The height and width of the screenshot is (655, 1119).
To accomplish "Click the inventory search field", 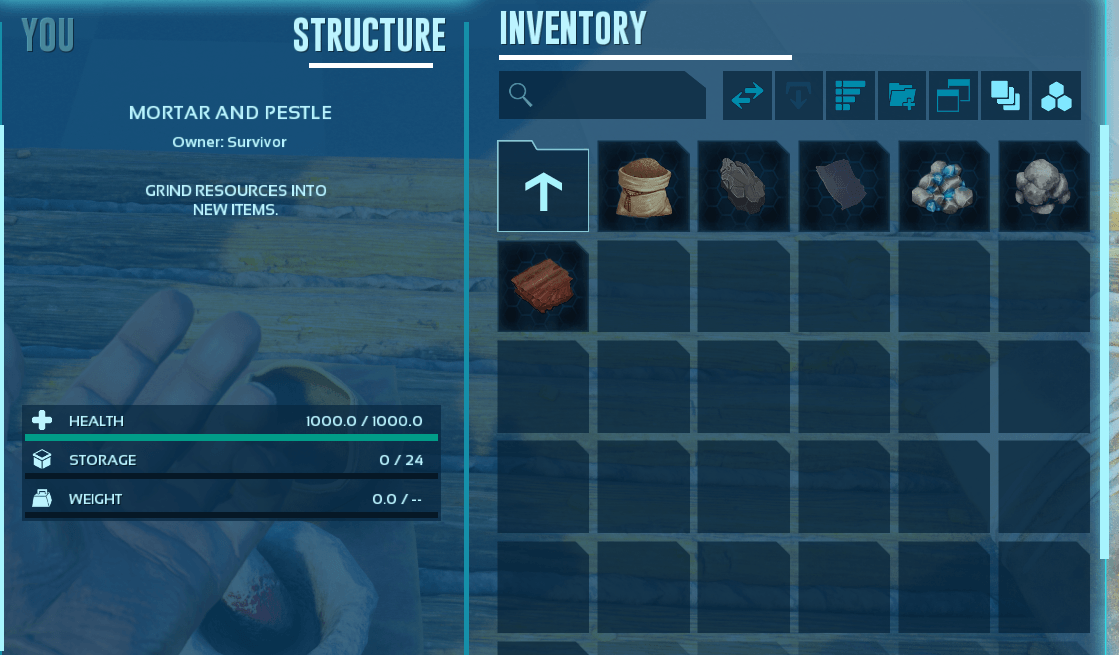I will tap(602, 95).
